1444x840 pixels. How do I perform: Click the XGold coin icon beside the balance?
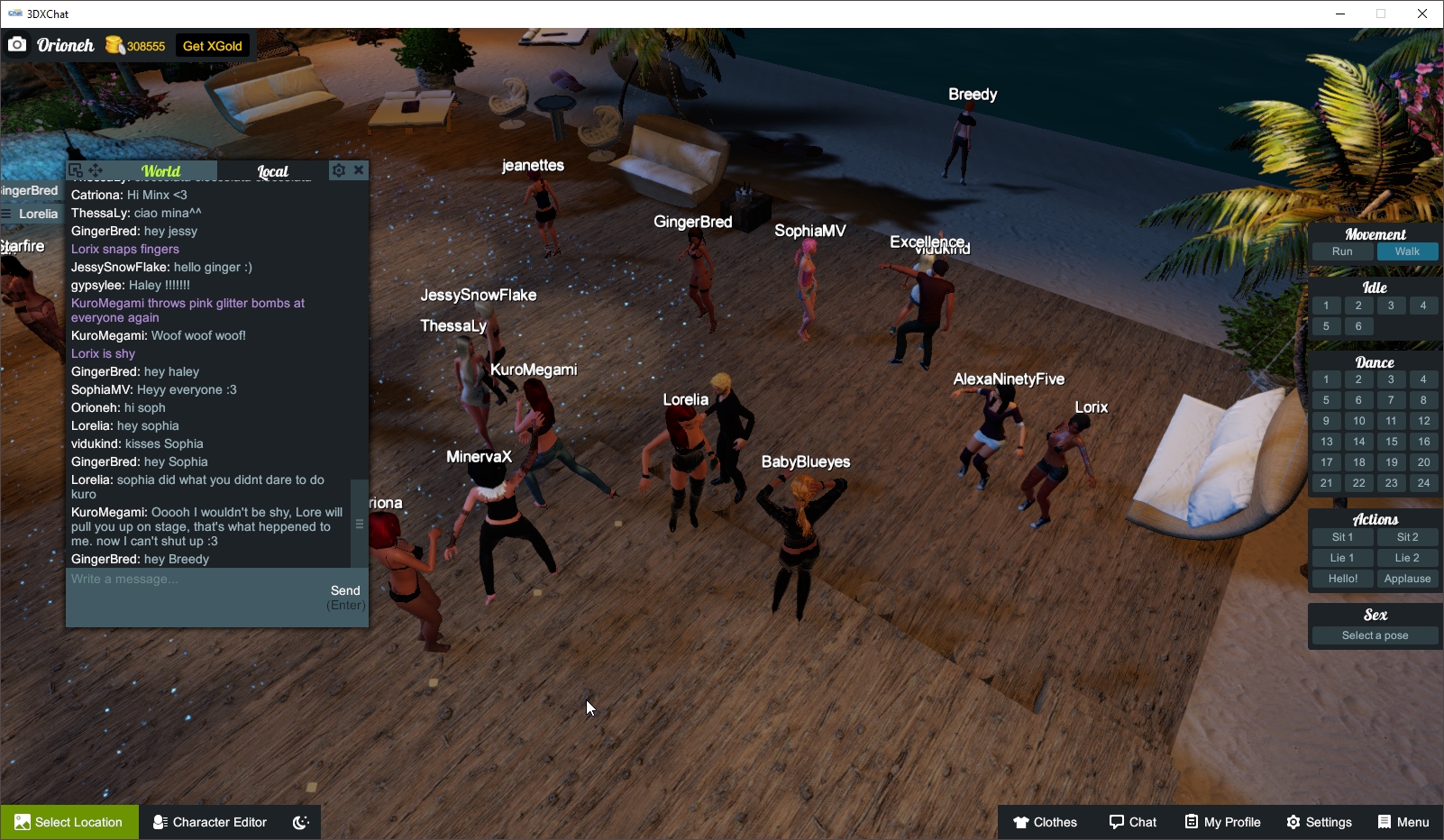click(114, 43)
